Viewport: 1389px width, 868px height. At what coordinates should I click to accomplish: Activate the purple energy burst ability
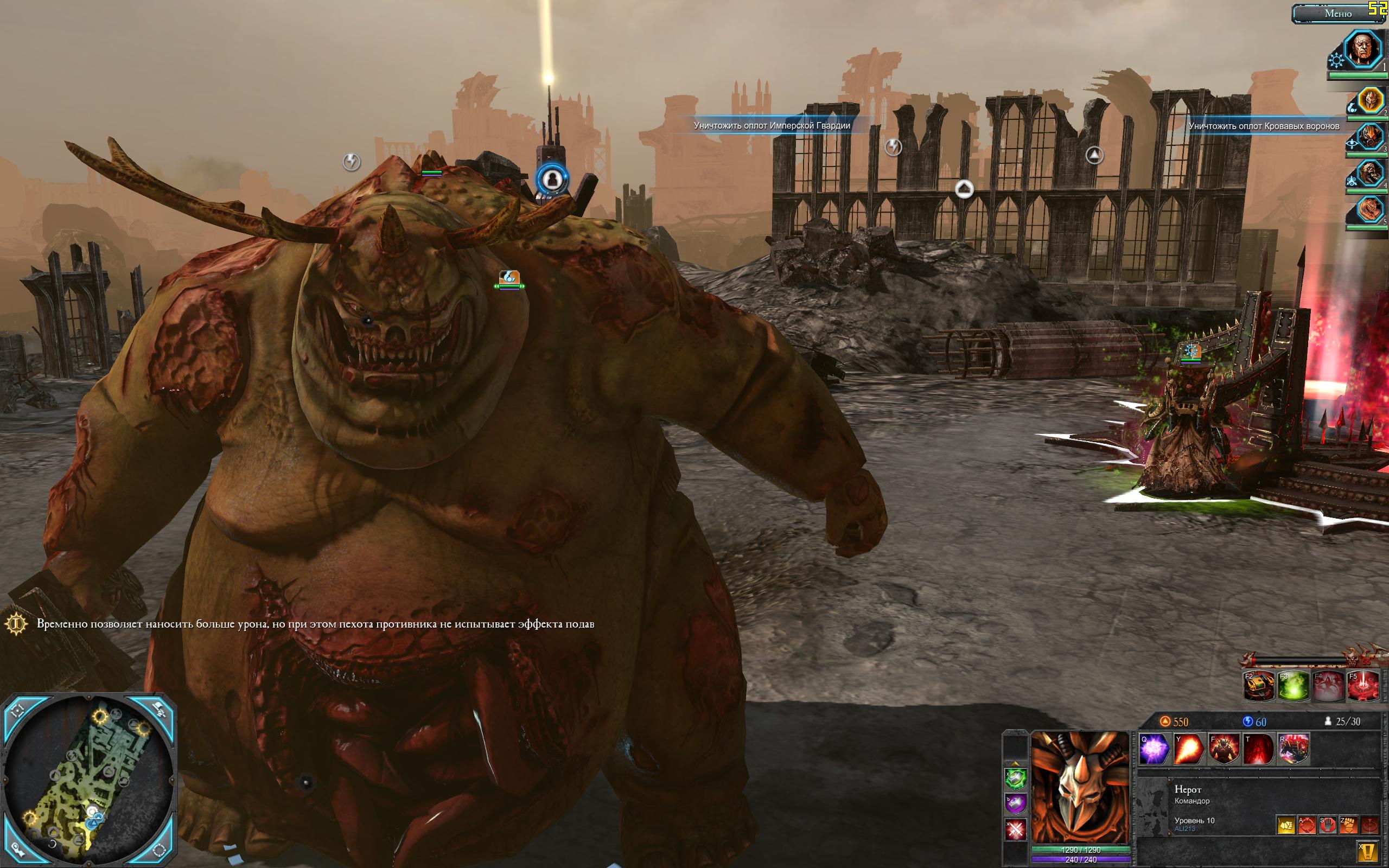click(1154, 749)
